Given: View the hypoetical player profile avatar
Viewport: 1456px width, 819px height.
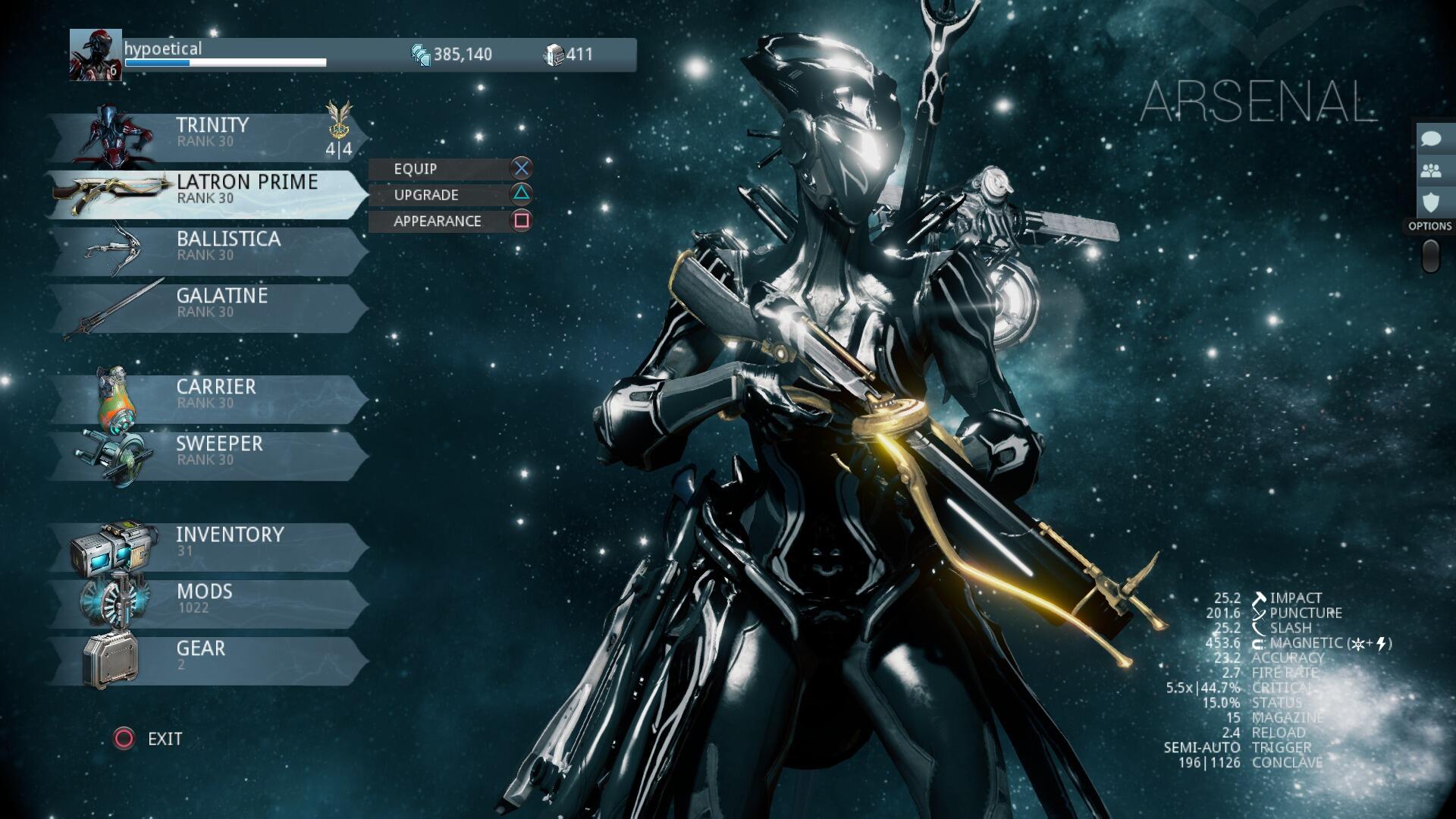Looking at the screenshot, I should pos(96,55).
